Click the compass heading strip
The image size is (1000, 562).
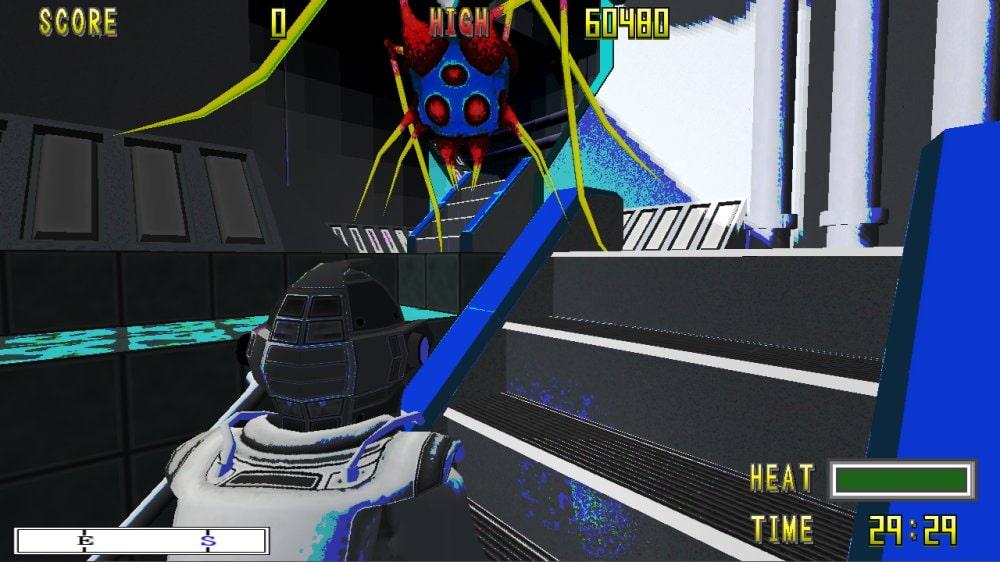coord(141,541)
